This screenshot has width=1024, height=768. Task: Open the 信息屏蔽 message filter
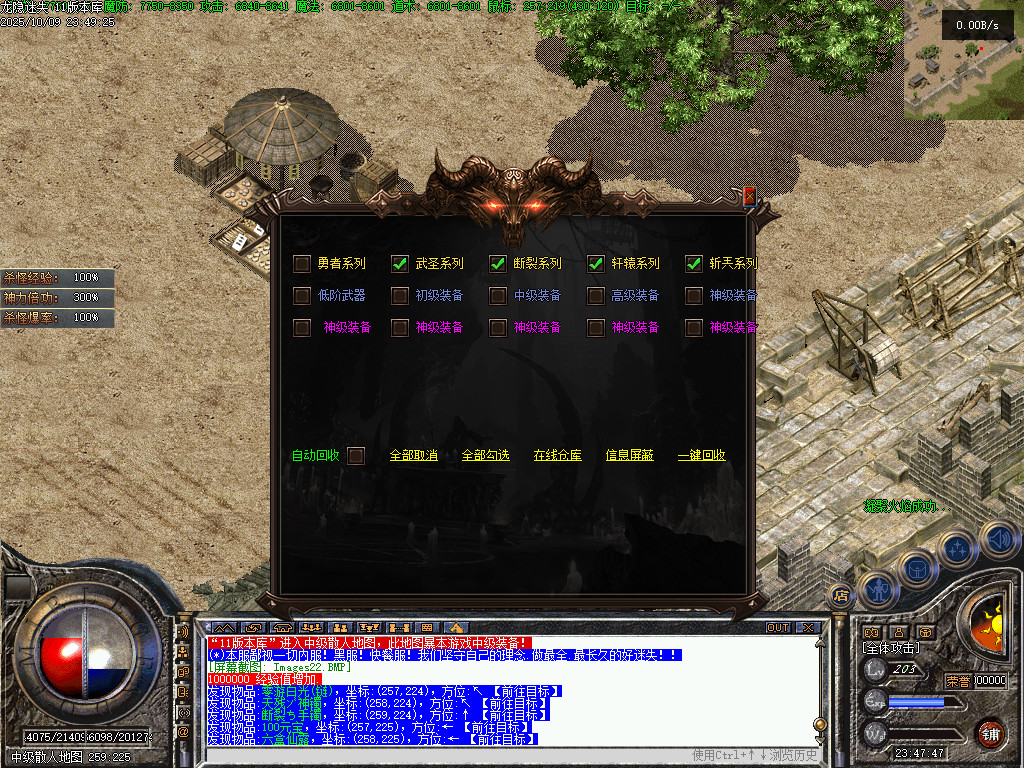[x=629, y=456]
